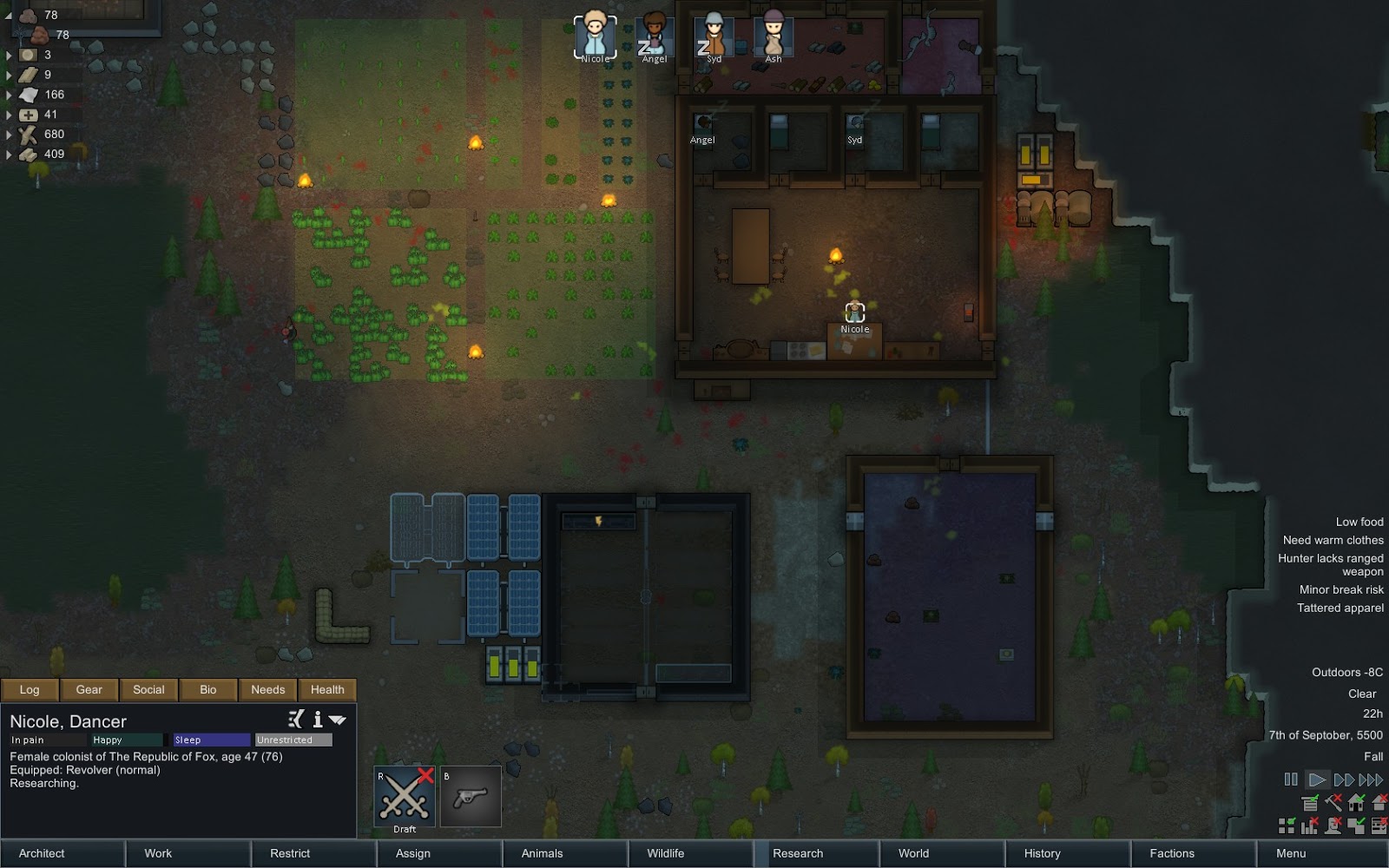Switch to Nicole's Gear tab
Image resolution: width=1389 pixels, height=868 pixels.
pyautogui.click(x=89, y=689)
